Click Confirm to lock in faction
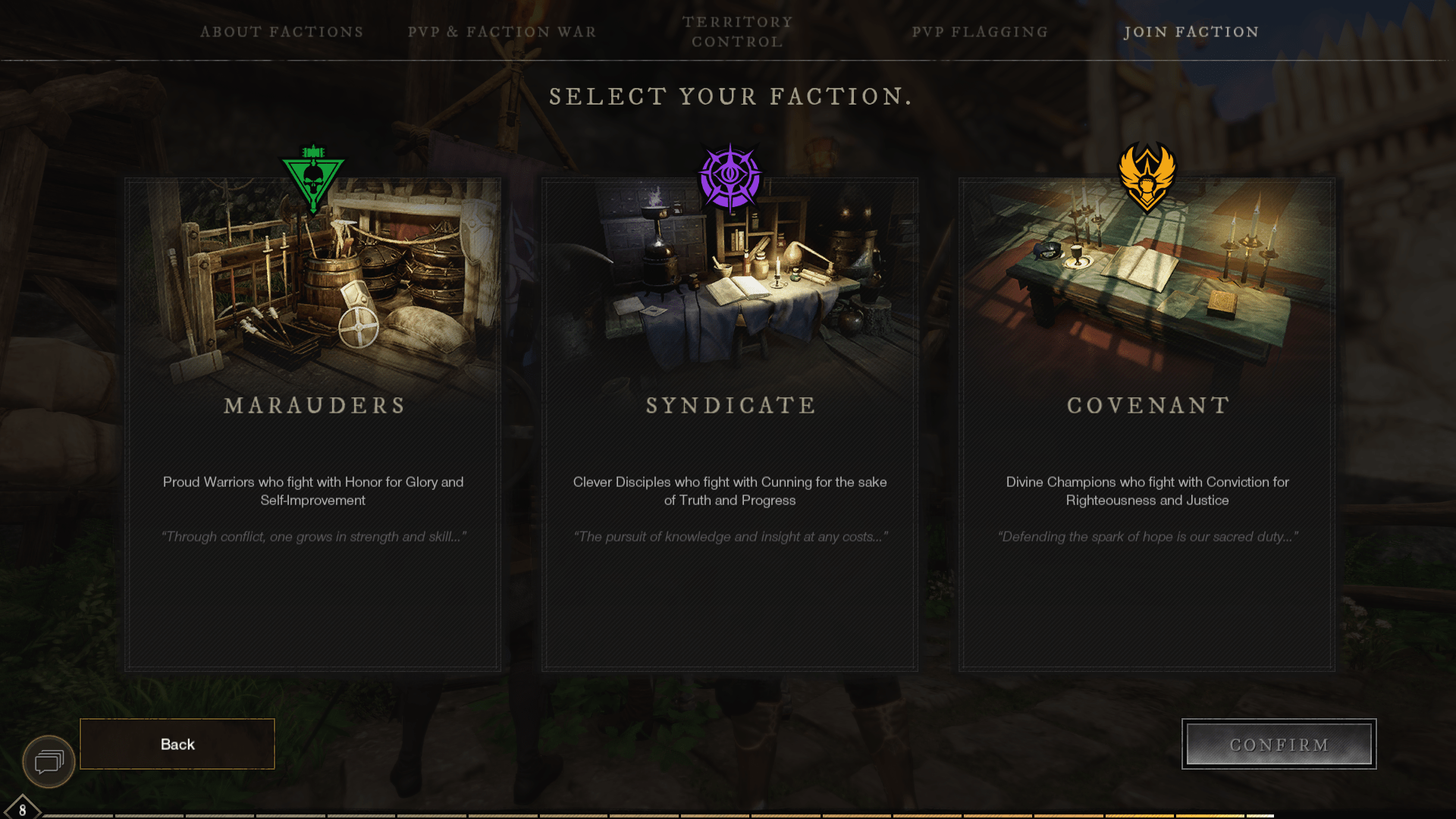 (x=1279, y=744)
